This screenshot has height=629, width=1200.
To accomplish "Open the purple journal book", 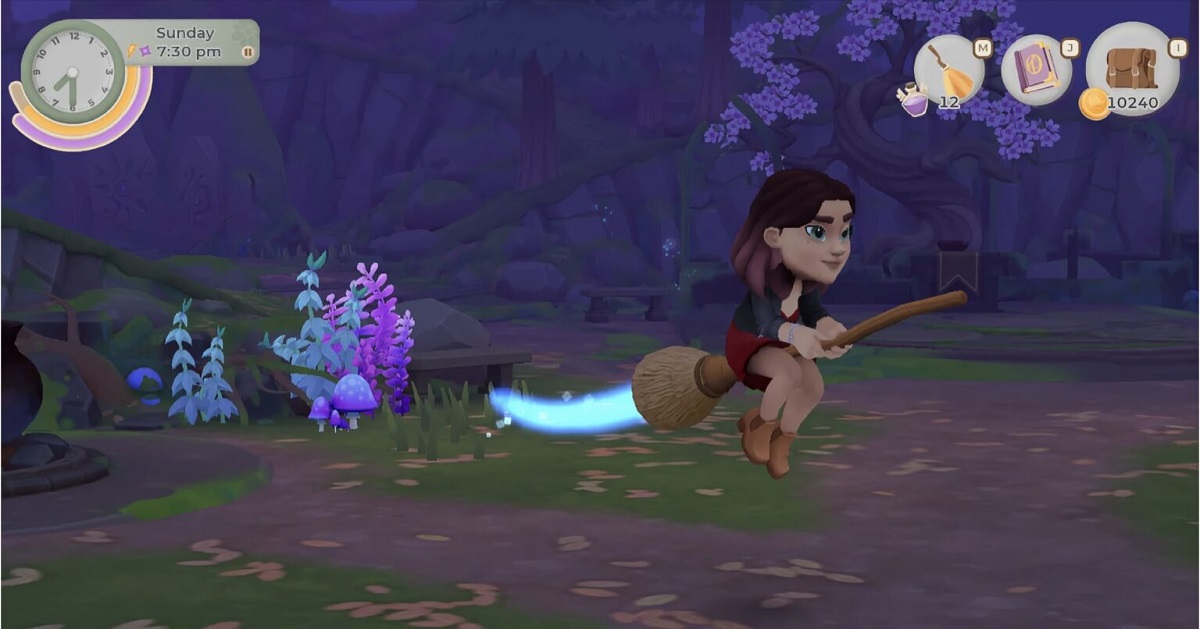I will tap(1036, 70).
